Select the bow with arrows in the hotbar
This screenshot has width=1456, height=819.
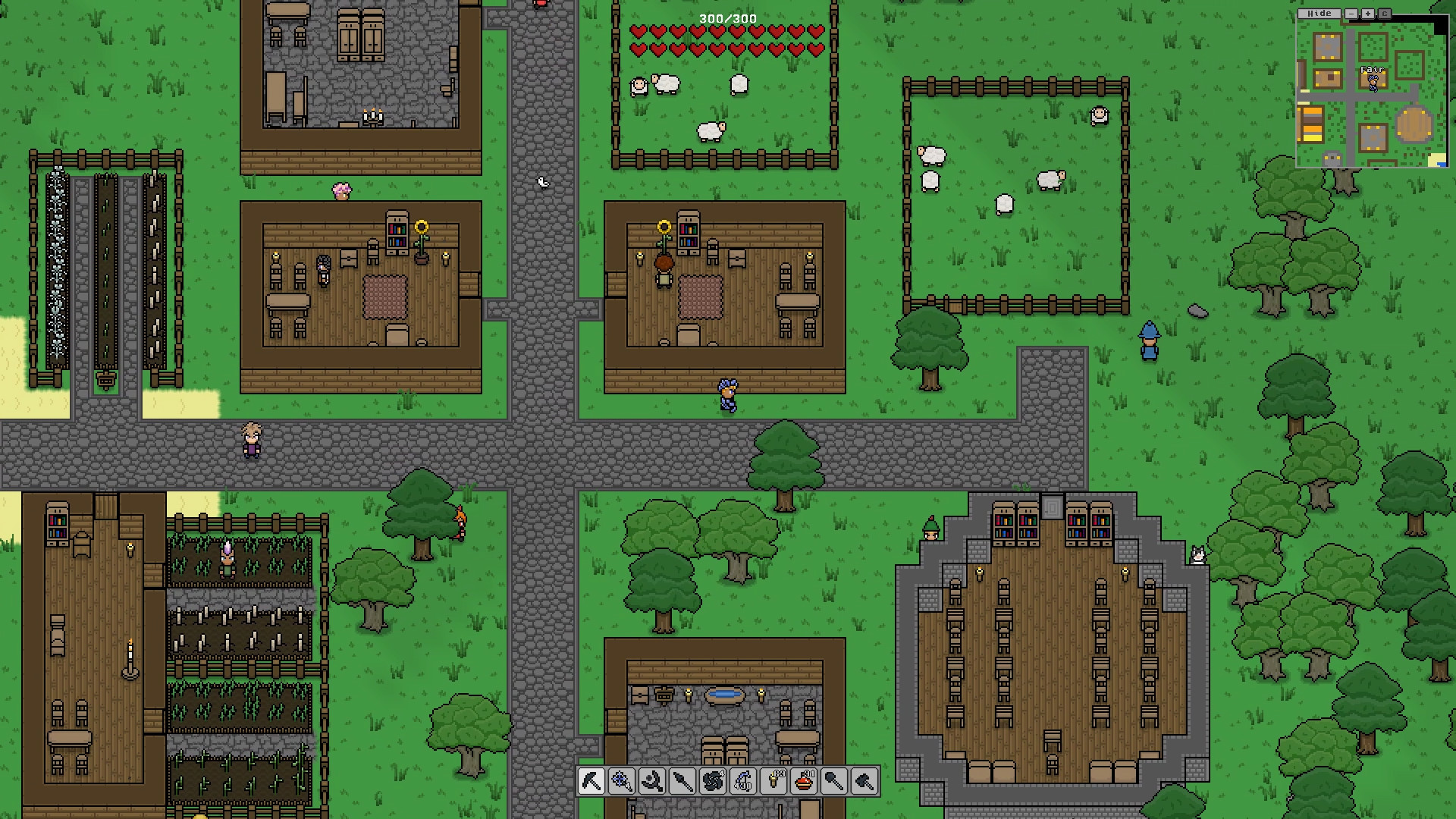click(744, 782)
